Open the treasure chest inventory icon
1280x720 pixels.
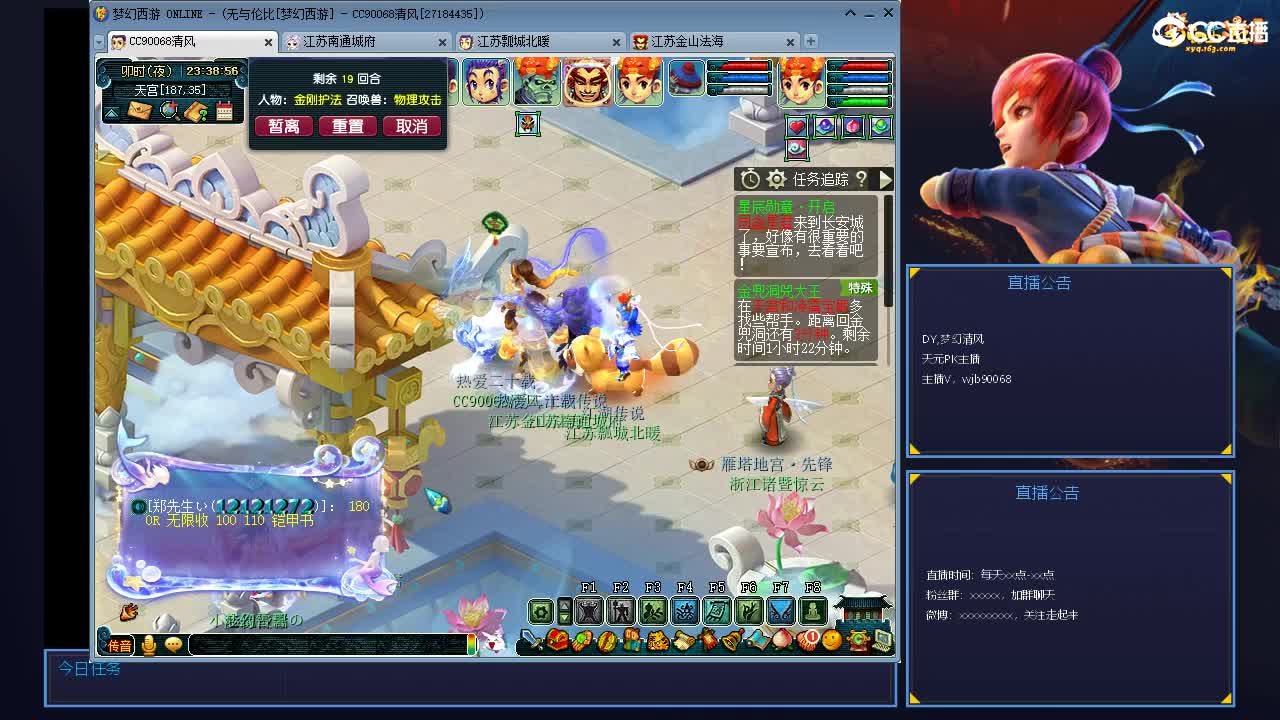[557, 640]
